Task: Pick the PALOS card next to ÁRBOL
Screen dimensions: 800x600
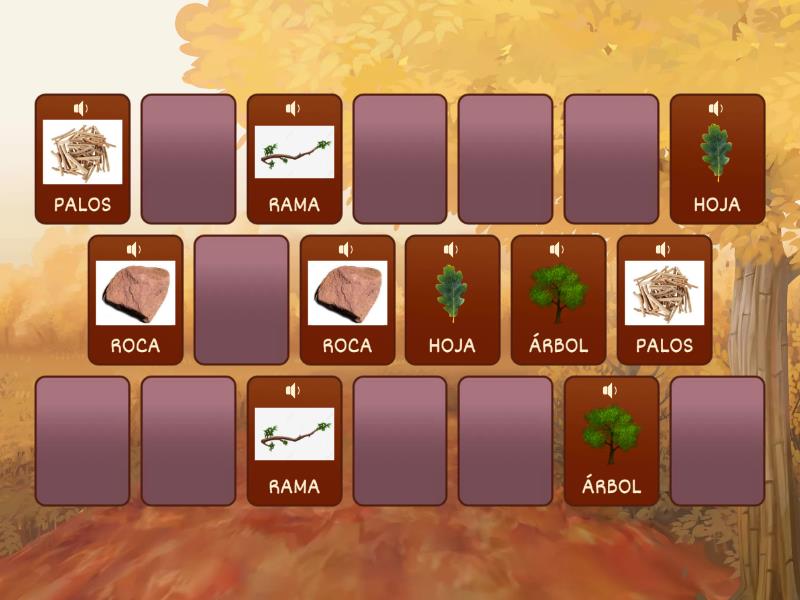Action: pyautogui.click(x=664, y=299)
